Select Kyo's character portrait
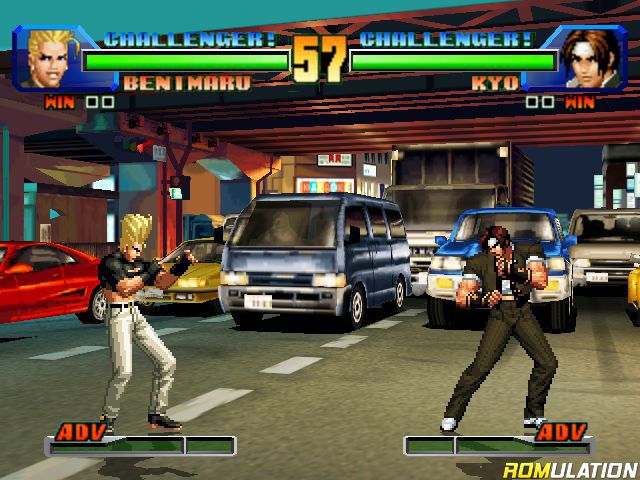640x480 pixels. pyautogui.click(x=590, y=60)
